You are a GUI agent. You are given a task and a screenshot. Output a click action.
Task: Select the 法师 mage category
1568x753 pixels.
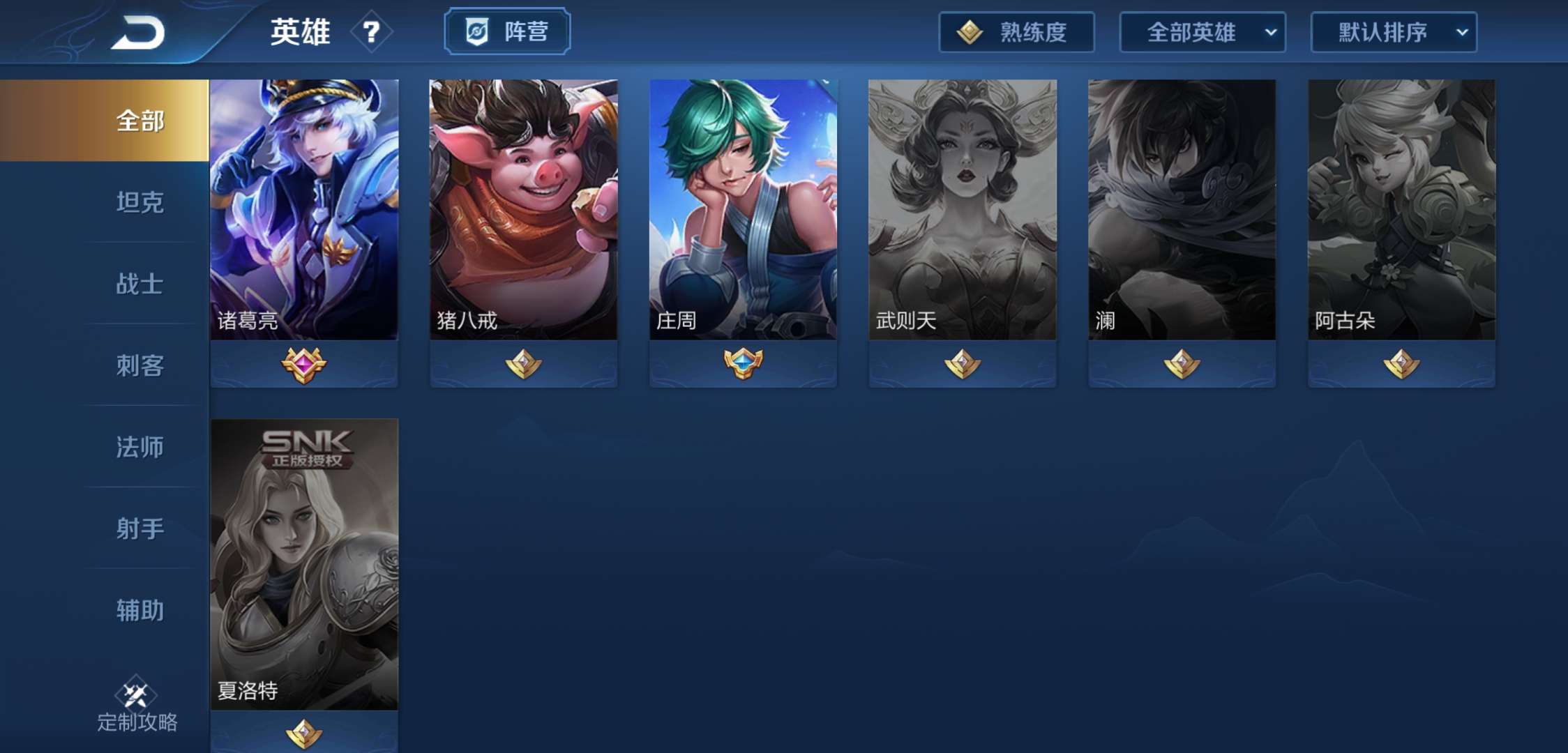click(139, 448)
